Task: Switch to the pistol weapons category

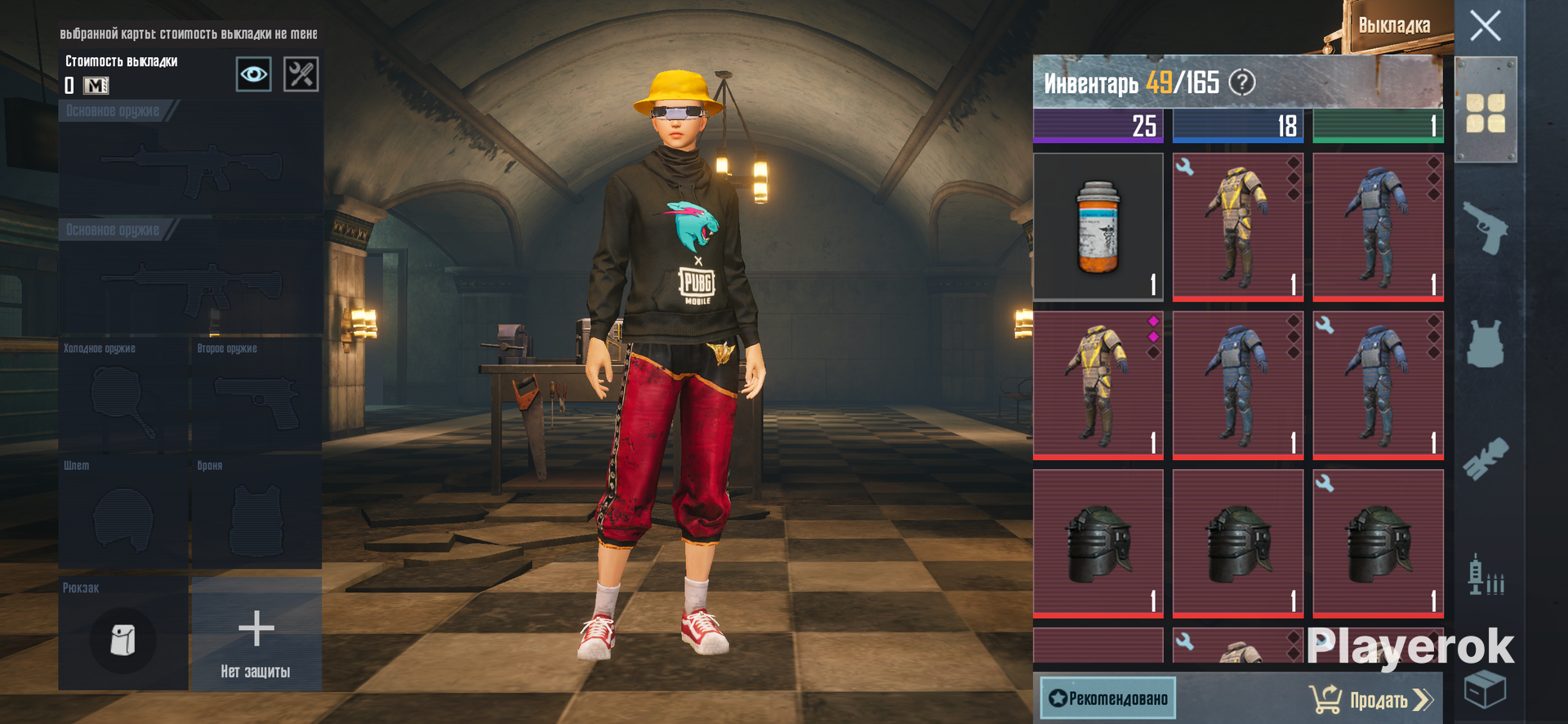Action: 1485,229
